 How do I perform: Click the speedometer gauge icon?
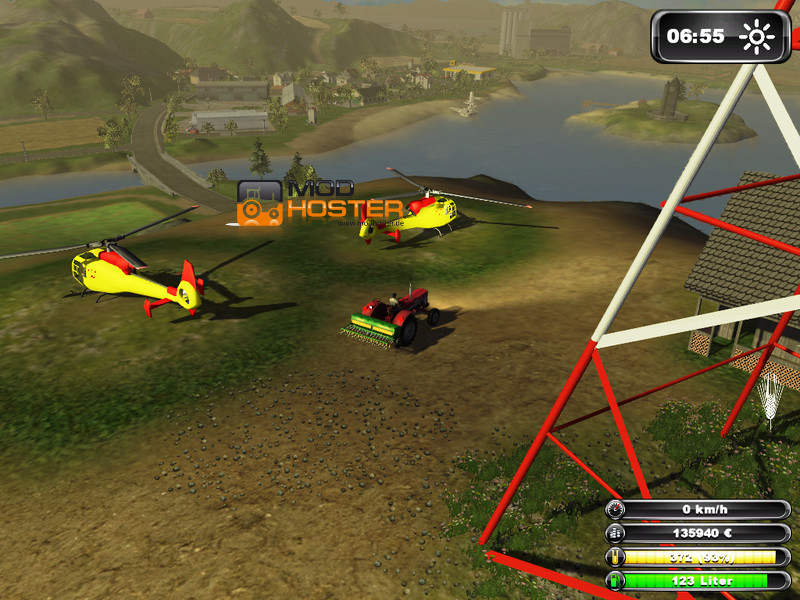click(x=614, y=509)
